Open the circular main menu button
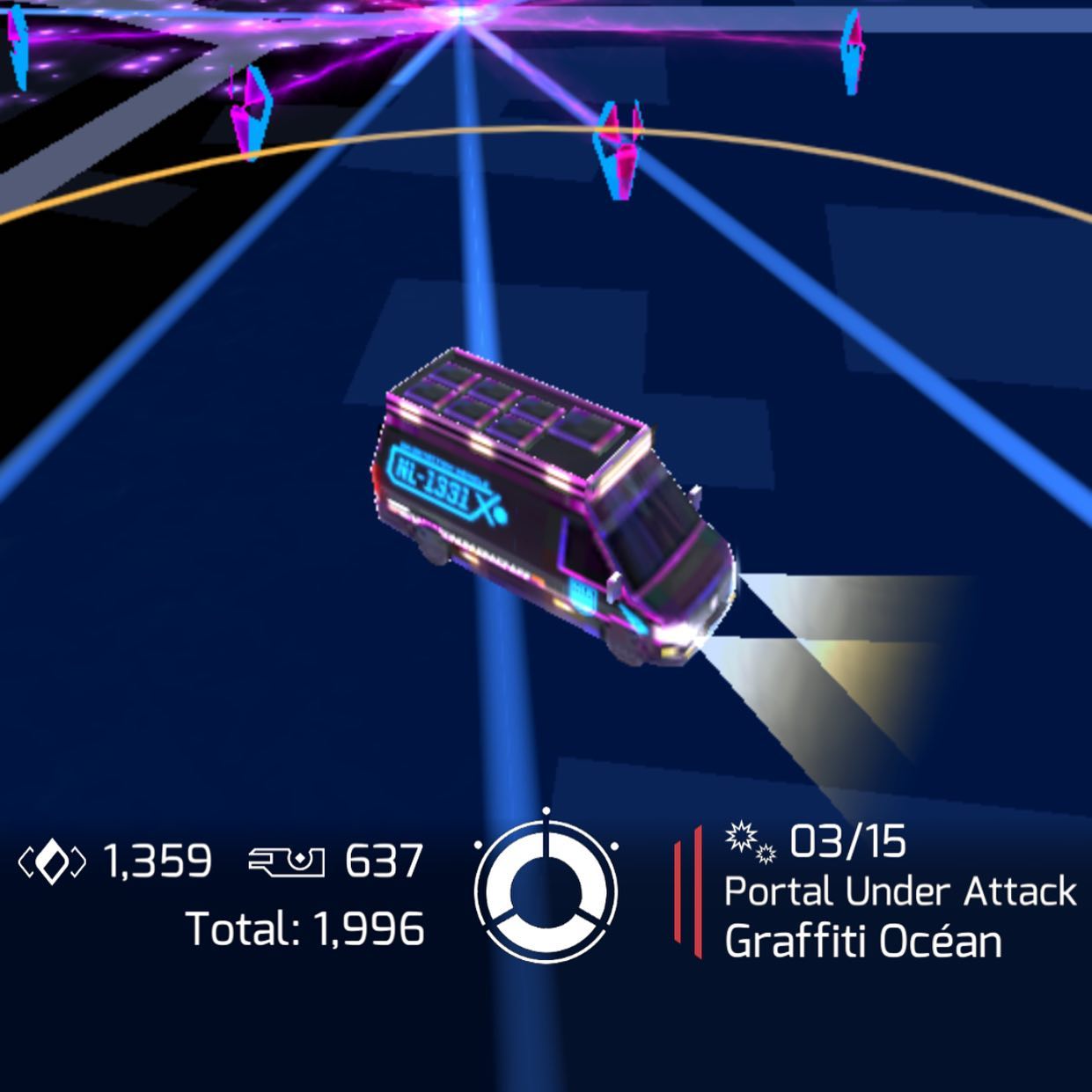This screenshot has height=1092, width=1092. [546, 890]
